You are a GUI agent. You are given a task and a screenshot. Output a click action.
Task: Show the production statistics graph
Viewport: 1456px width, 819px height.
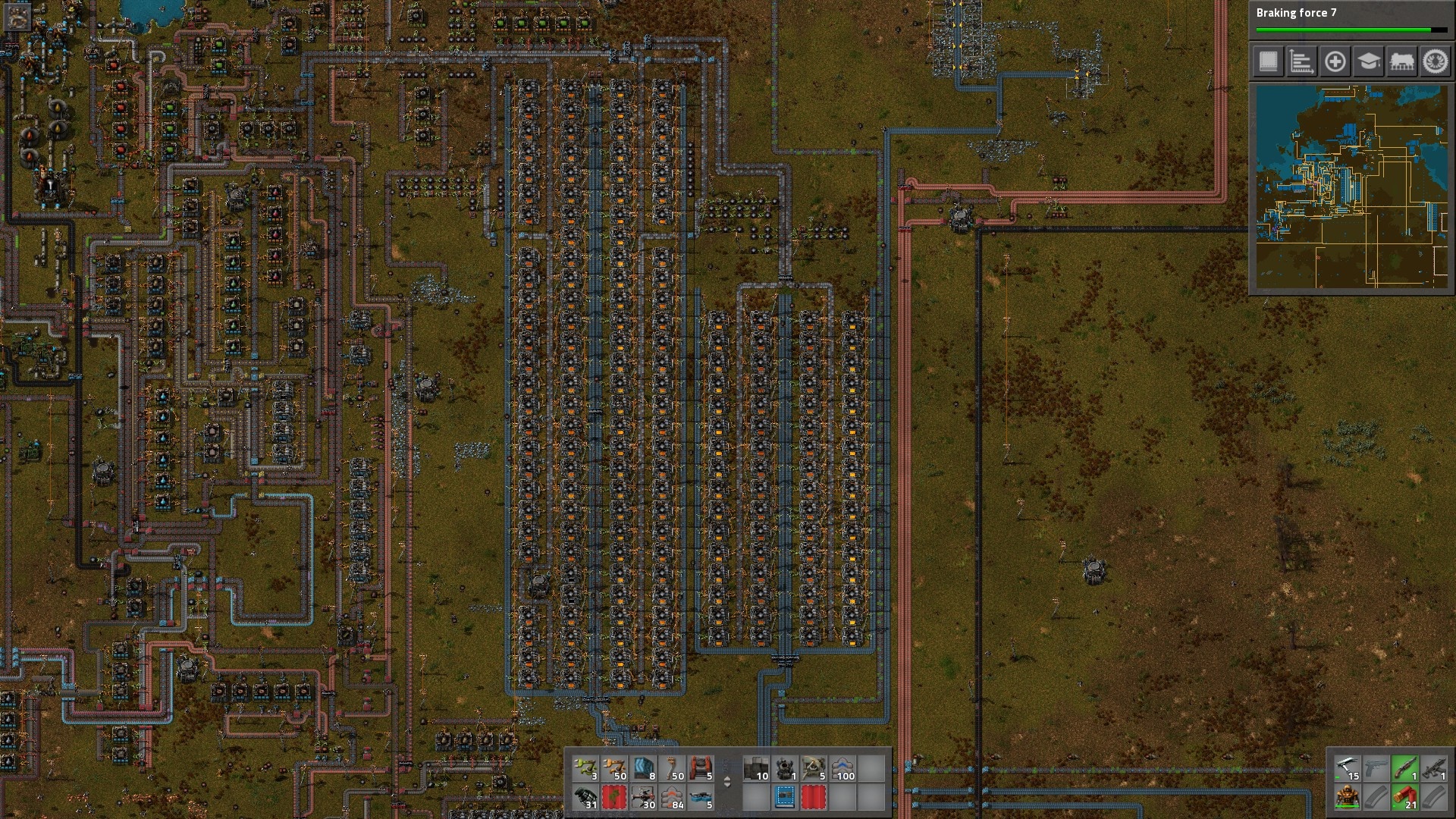pos(1301,61)
